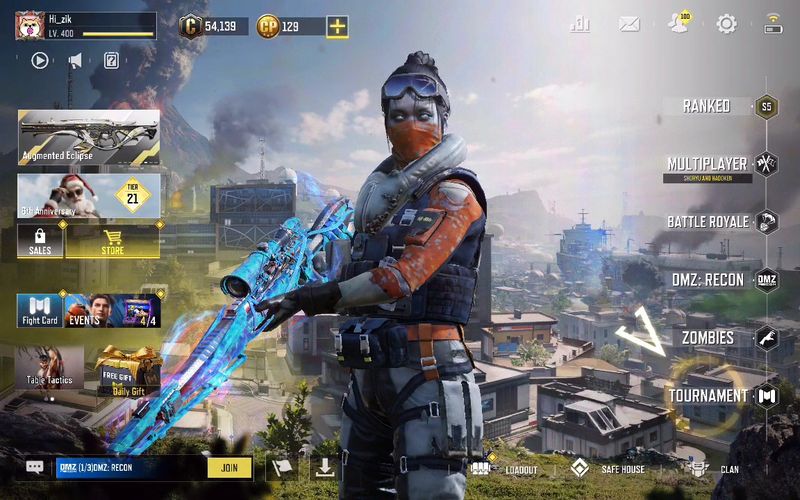800x500 pixels.
Task: Open the Clan menu
Action: click(714, 469)
